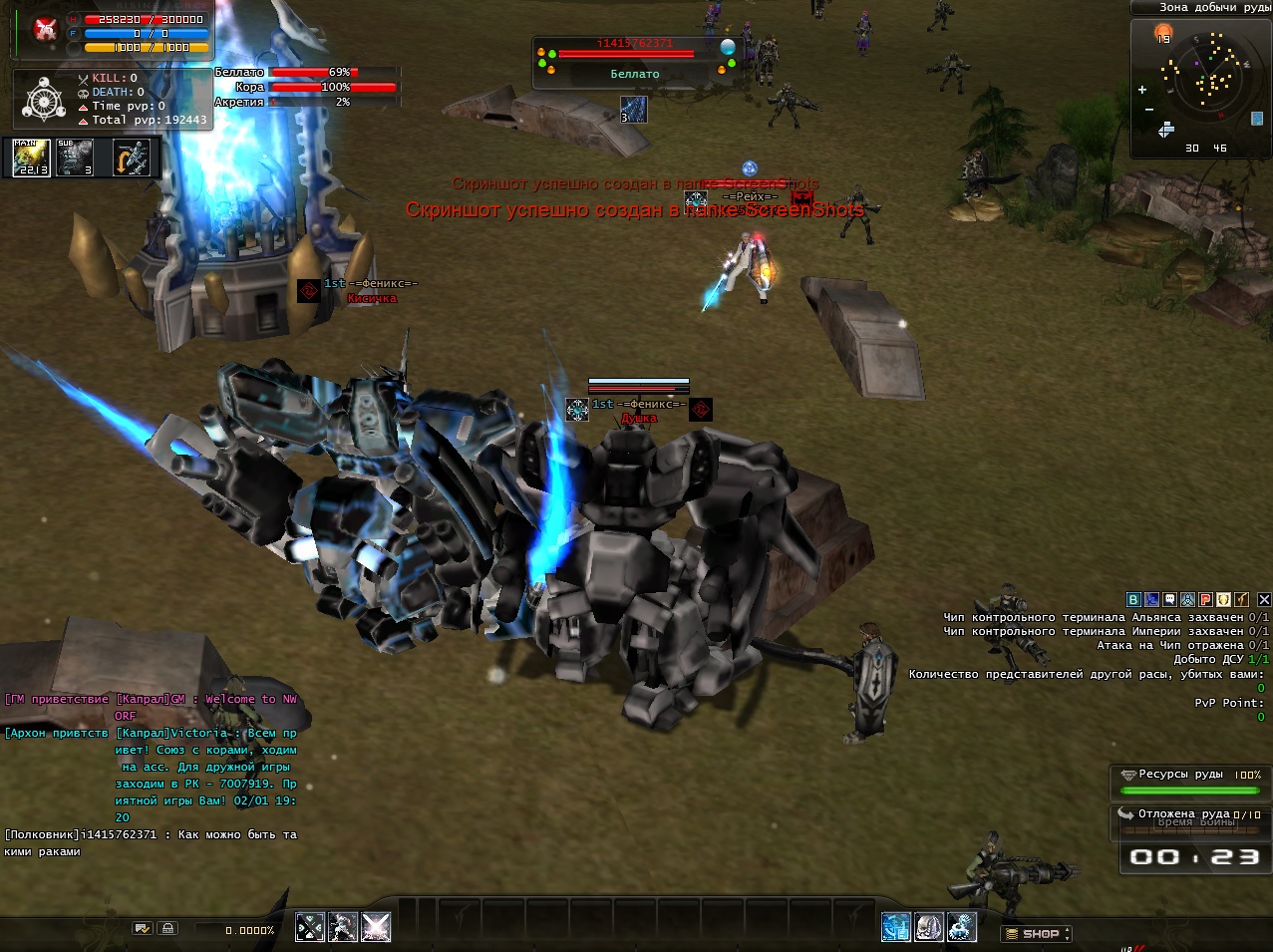
Task: Select the SUB weapon slot
Action: pos(75,158)
